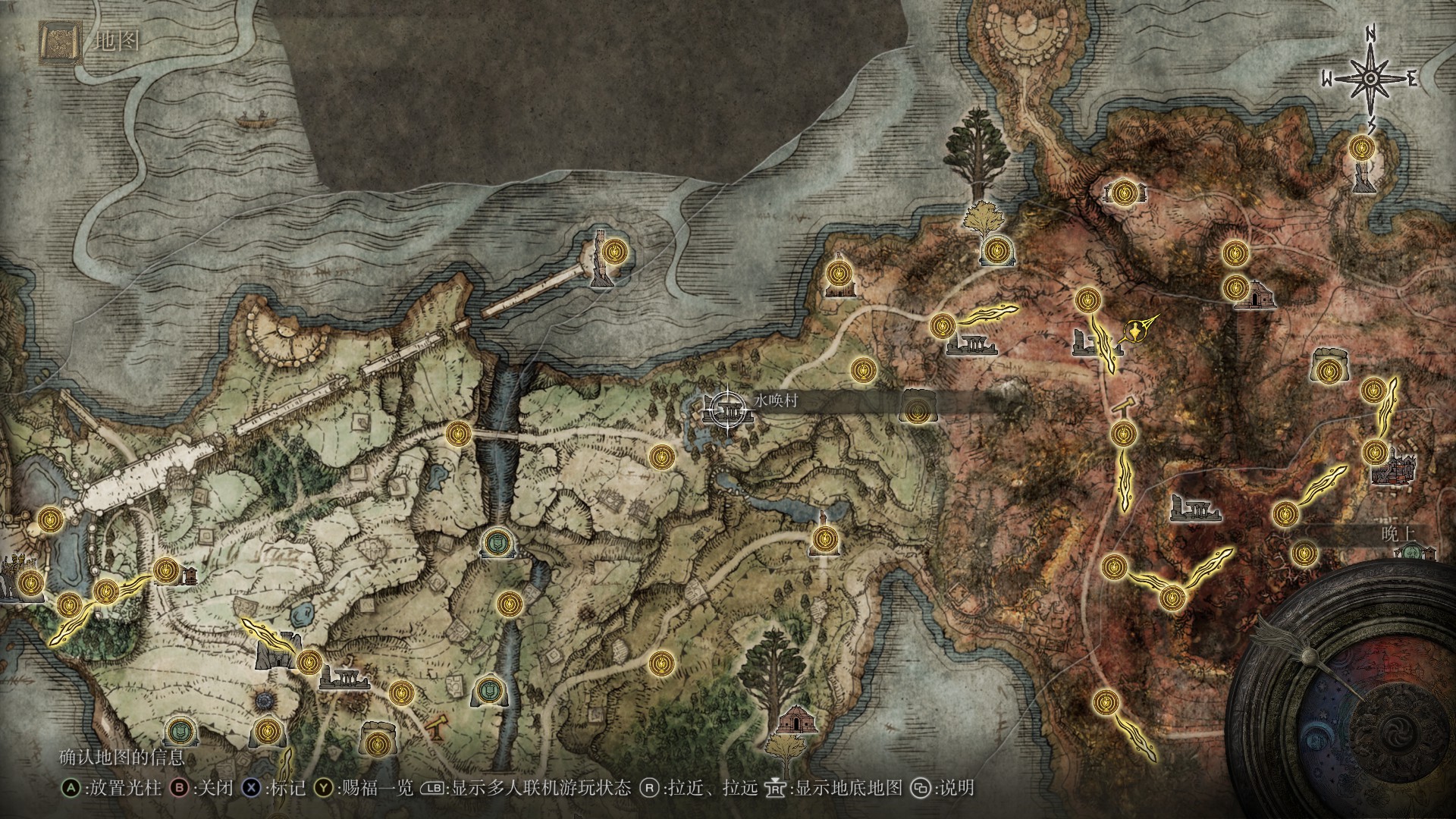Select the cave grace on the 水唤村 label bar
1456x819 pixels.
[917, 412]
